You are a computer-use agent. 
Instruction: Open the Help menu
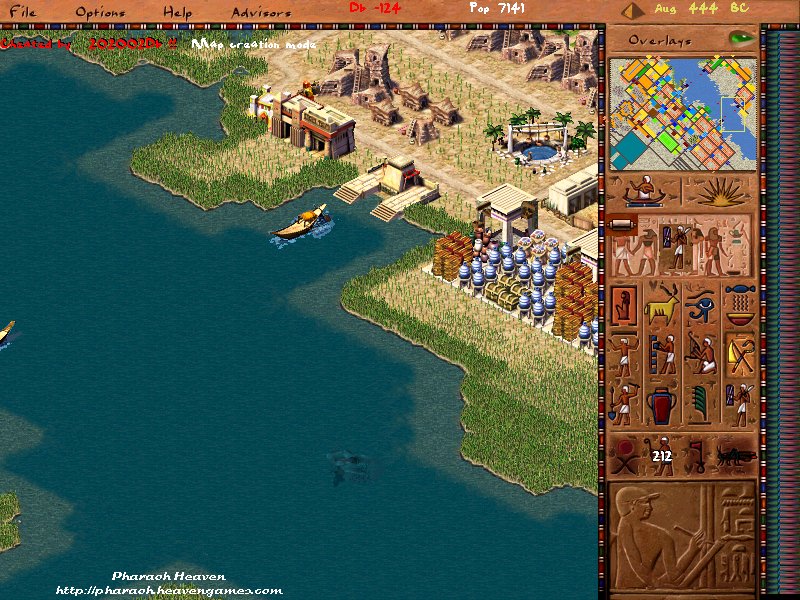click(177, 12)
